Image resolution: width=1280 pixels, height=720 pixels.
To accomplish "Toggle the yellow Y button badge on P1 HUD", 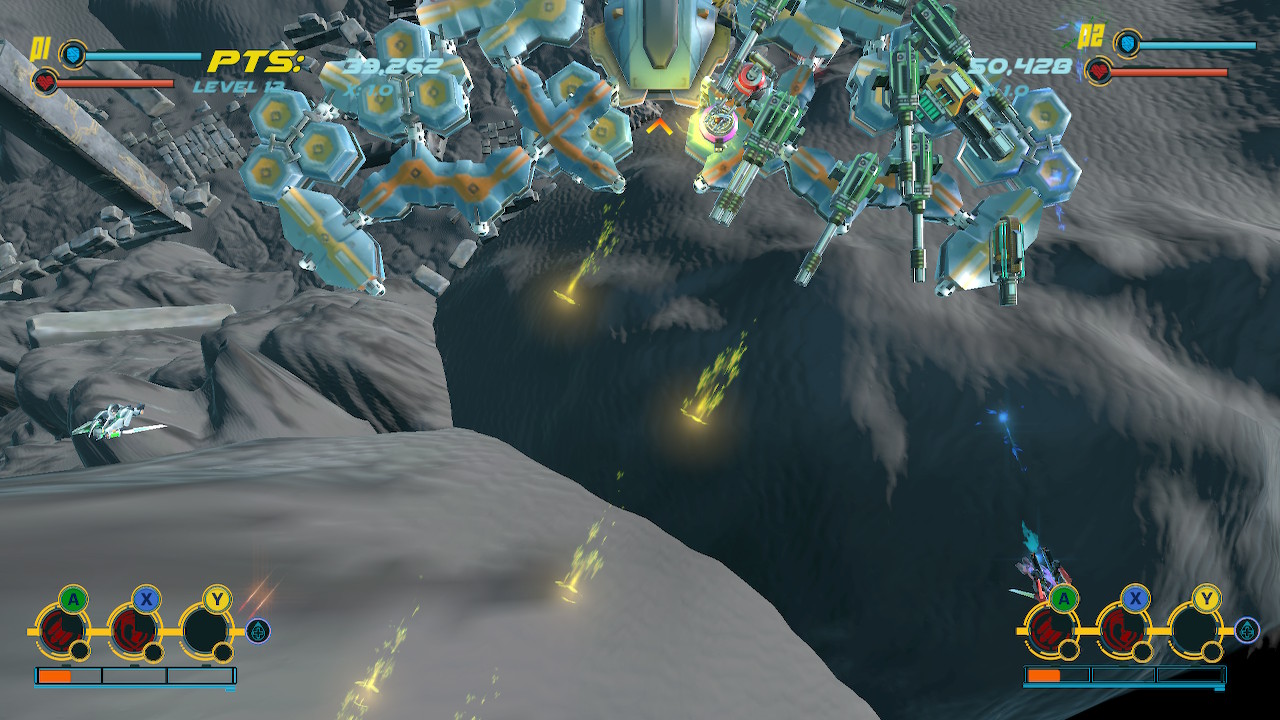I will pyautogui.click(x=217, y=599).
